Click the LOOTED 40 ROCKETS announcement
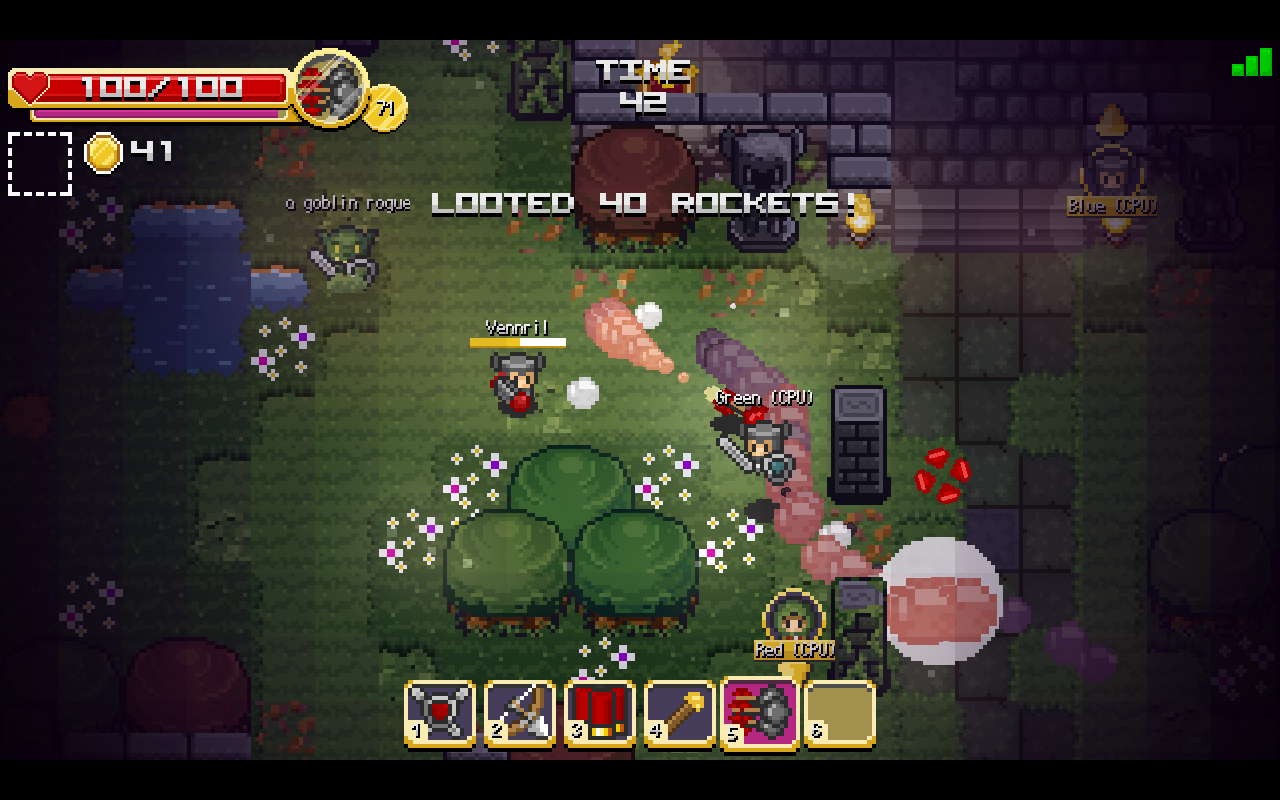1280x800 pixels. tap(645, 204)
